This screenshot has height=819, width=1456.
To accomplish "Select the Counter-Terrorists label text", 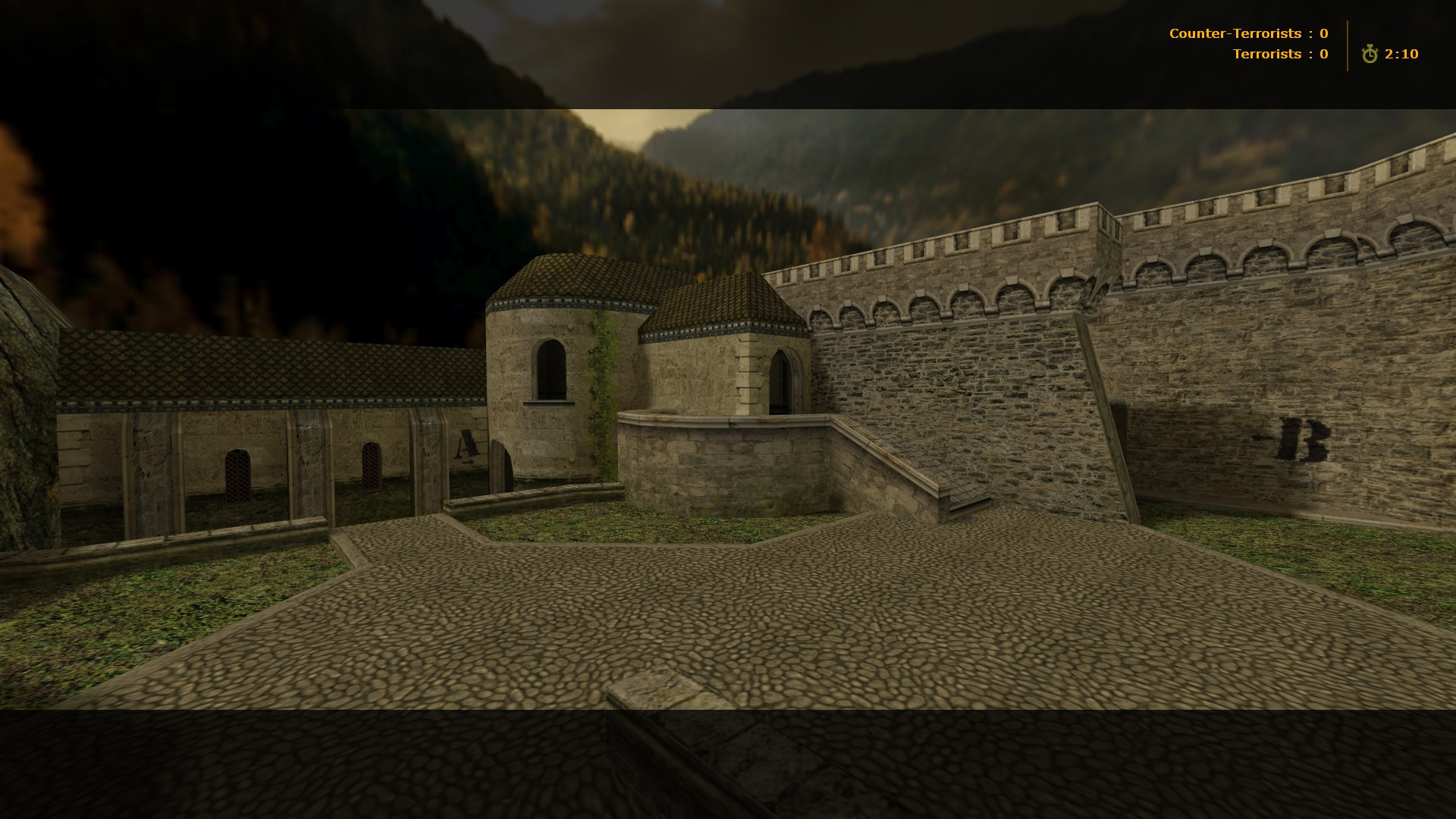I will pos(1236,33).
